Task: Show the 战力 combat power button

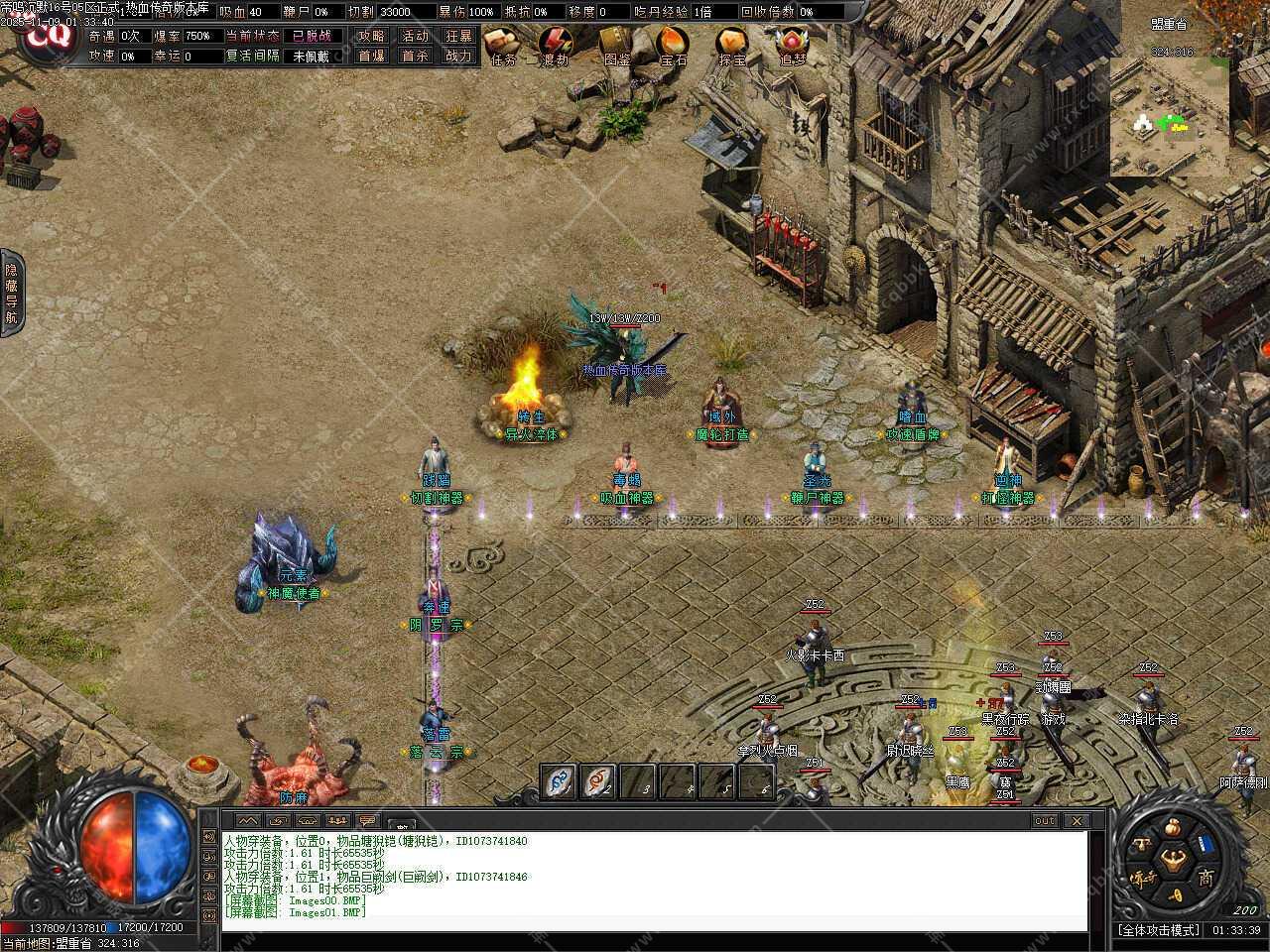Action: (459, 57)
